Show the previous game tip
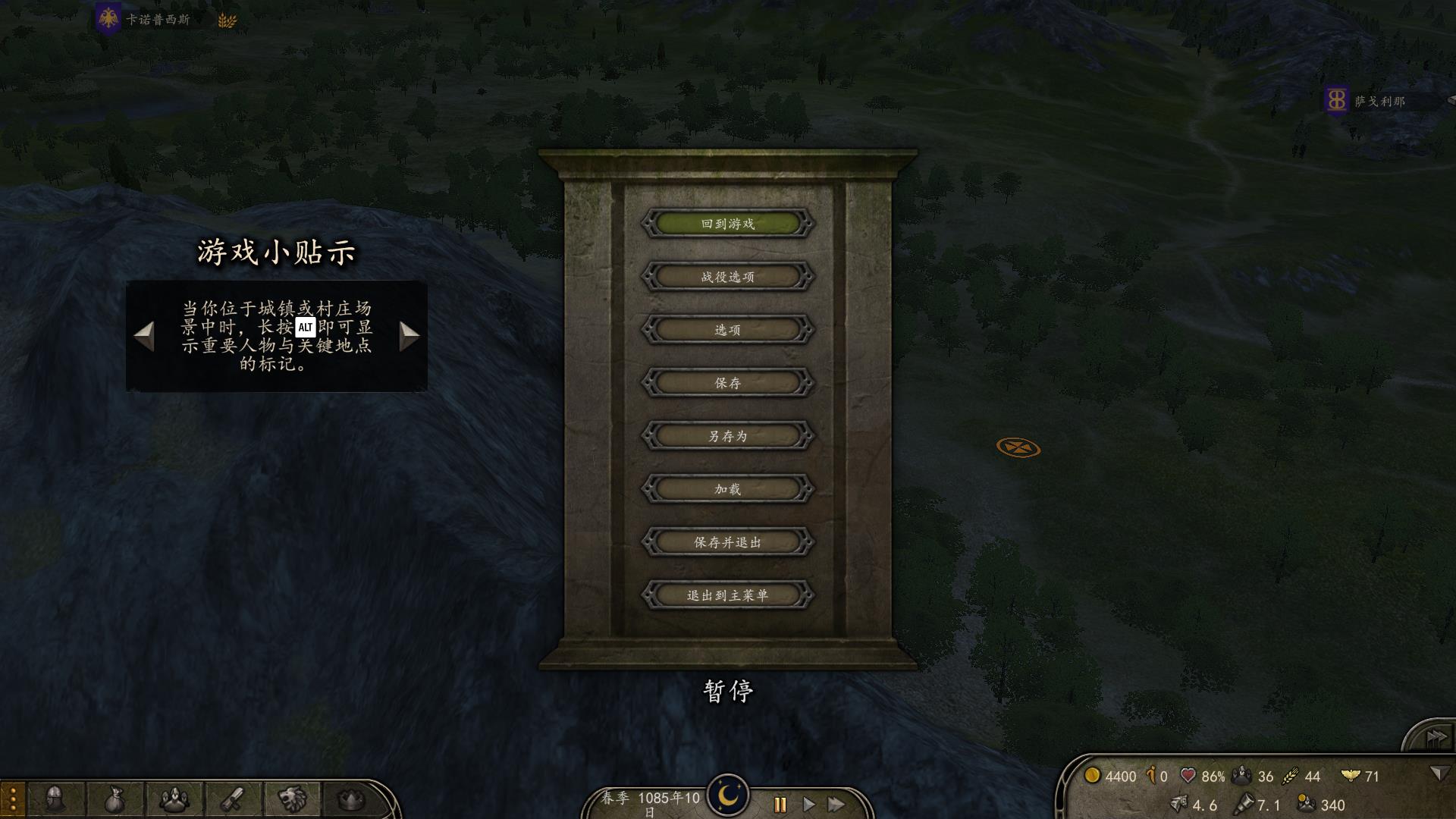Image resolution: width=1456 pixels, height=819 pixels. click(x=144, y=336)
